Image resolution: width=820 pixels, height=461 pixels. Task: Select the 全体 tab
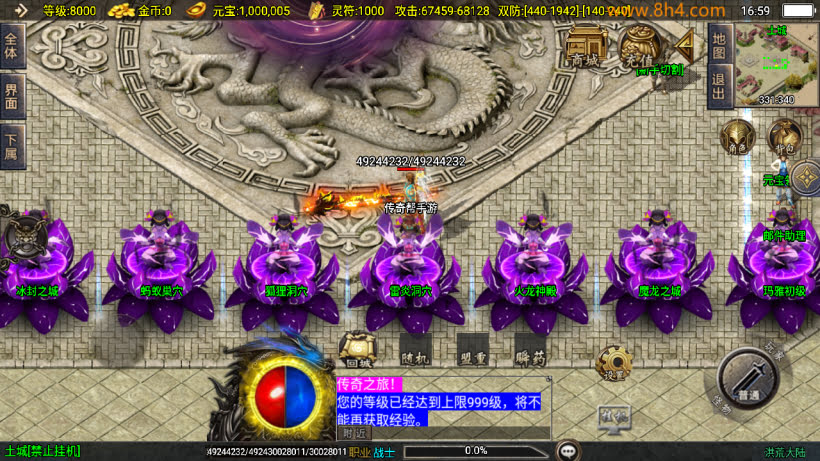tap(11, 48)
